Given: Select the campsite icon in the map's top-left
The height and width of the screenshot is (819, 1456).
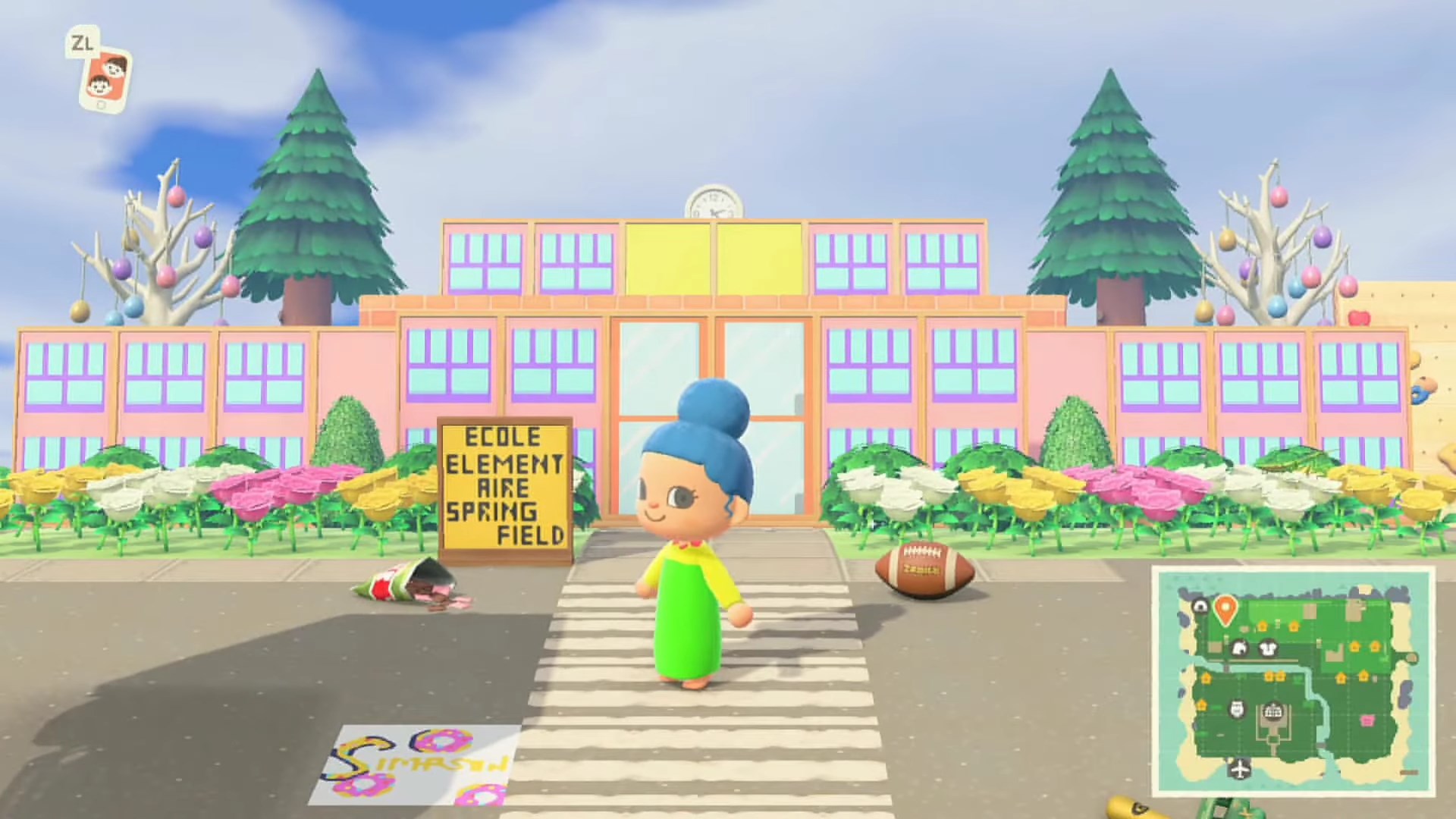Looking at the screenshot, I should 1201,606.
